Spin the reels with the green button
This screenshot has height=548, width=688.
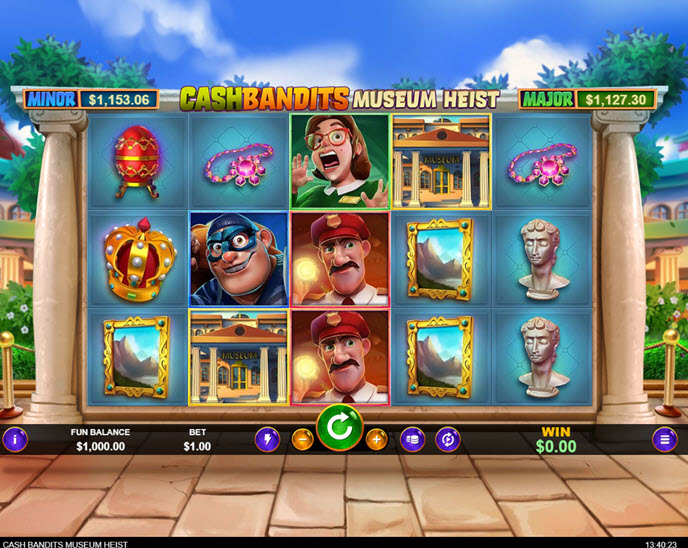click(x=339, y=430)
